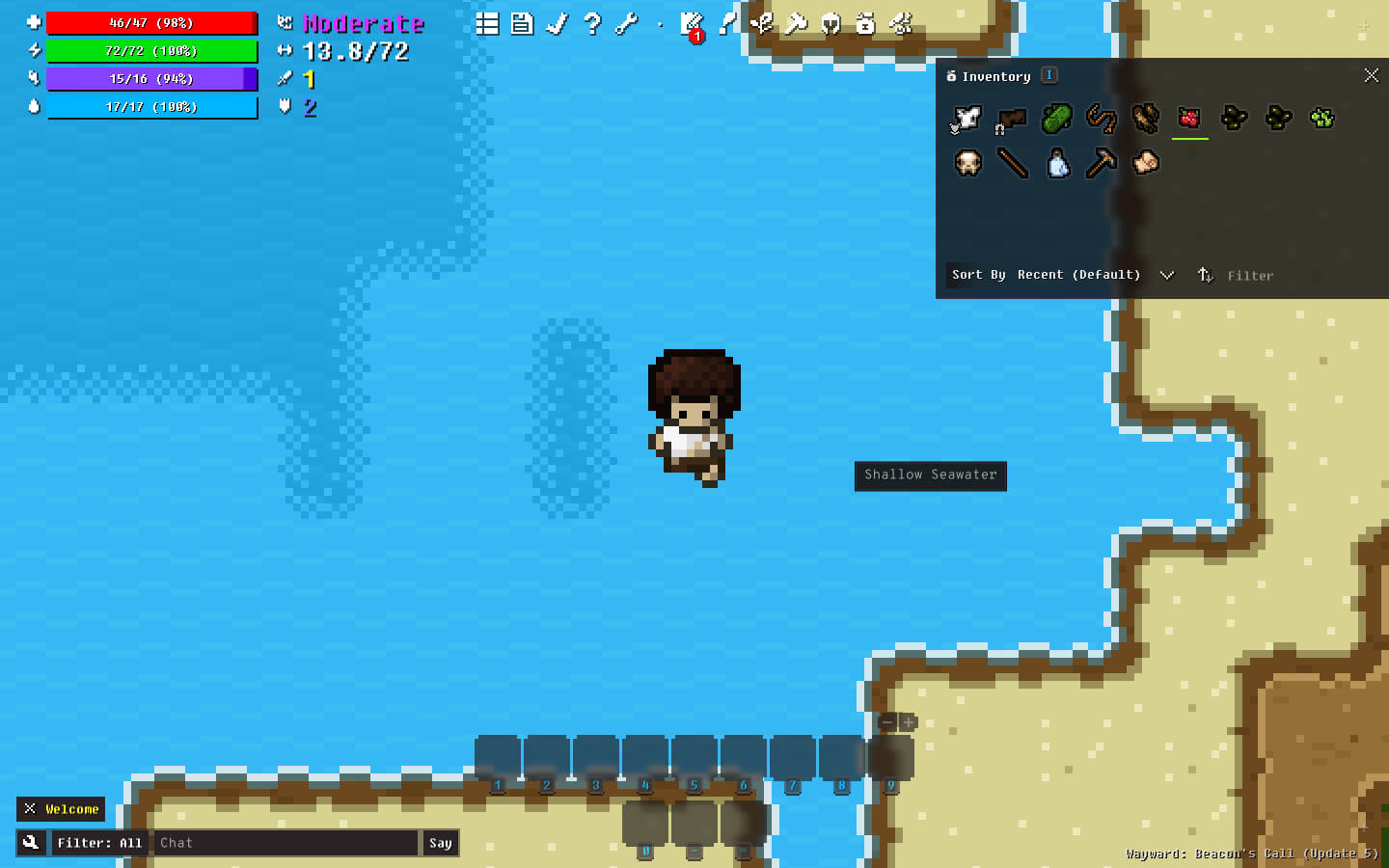The height and width of the screenshot is (868, 1389).
Task: Open the help question mark menu
Action: (592, 24)
